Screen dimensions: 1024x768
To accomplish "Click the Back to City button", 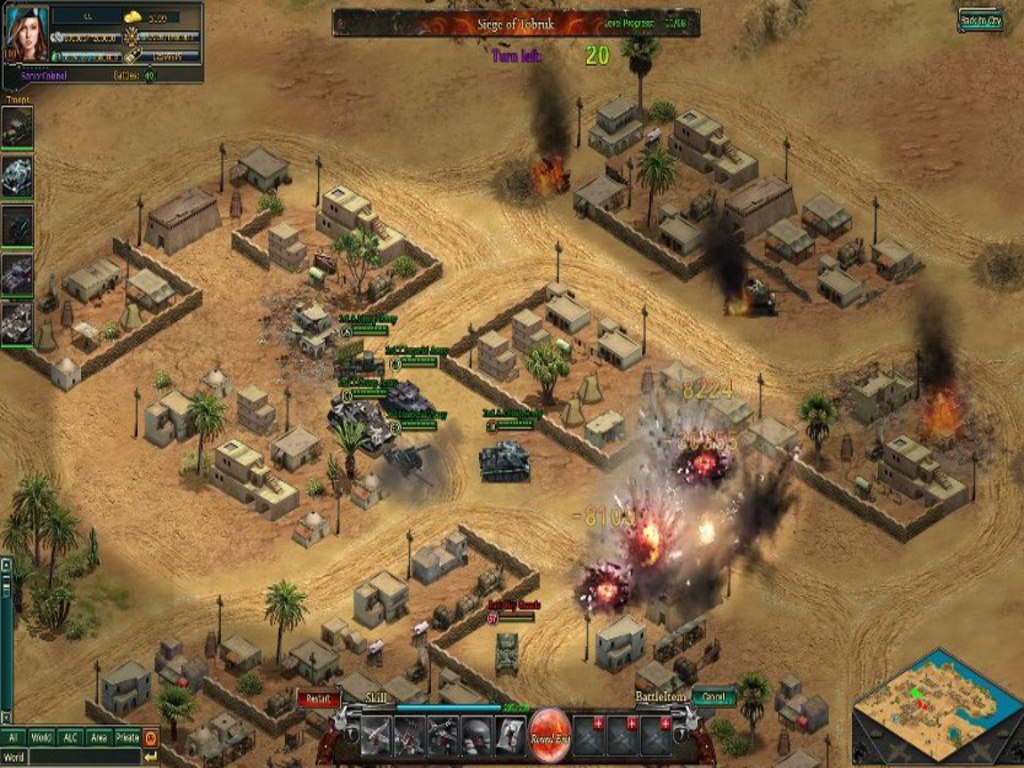I will click(x=980, y=20).
